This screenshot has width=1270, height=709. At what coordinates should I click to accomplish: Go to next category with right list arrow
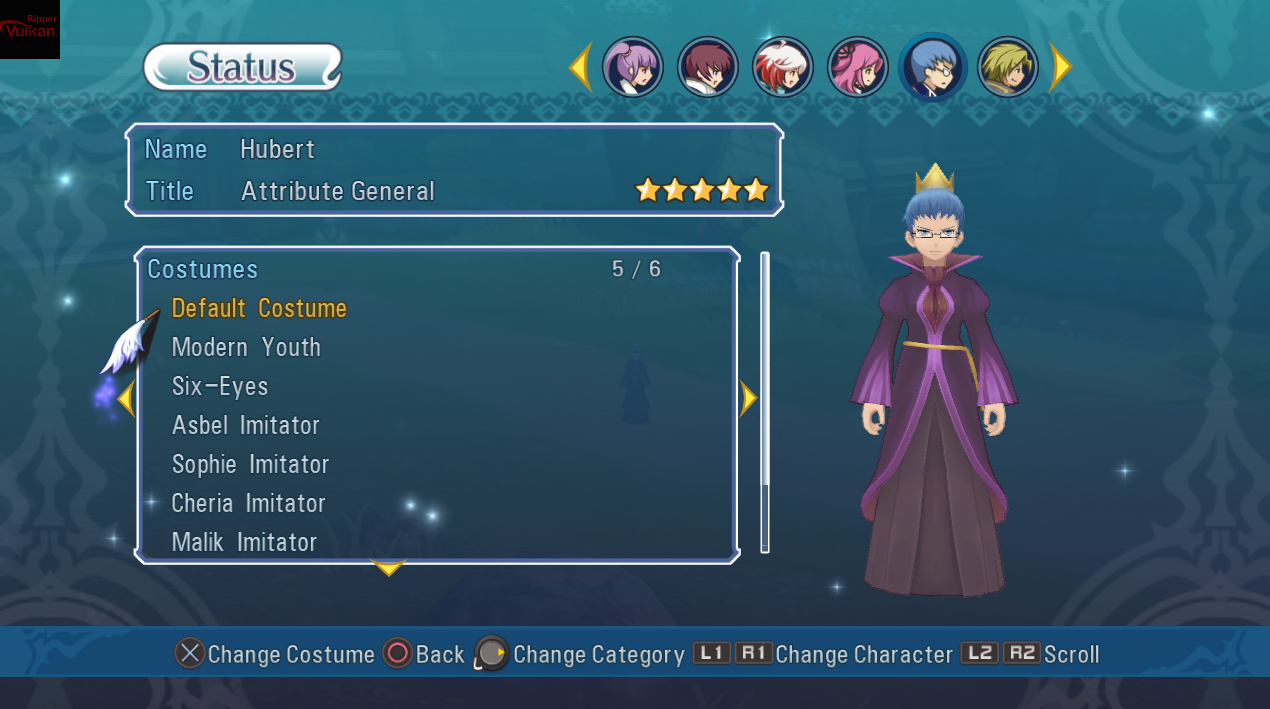748,399
